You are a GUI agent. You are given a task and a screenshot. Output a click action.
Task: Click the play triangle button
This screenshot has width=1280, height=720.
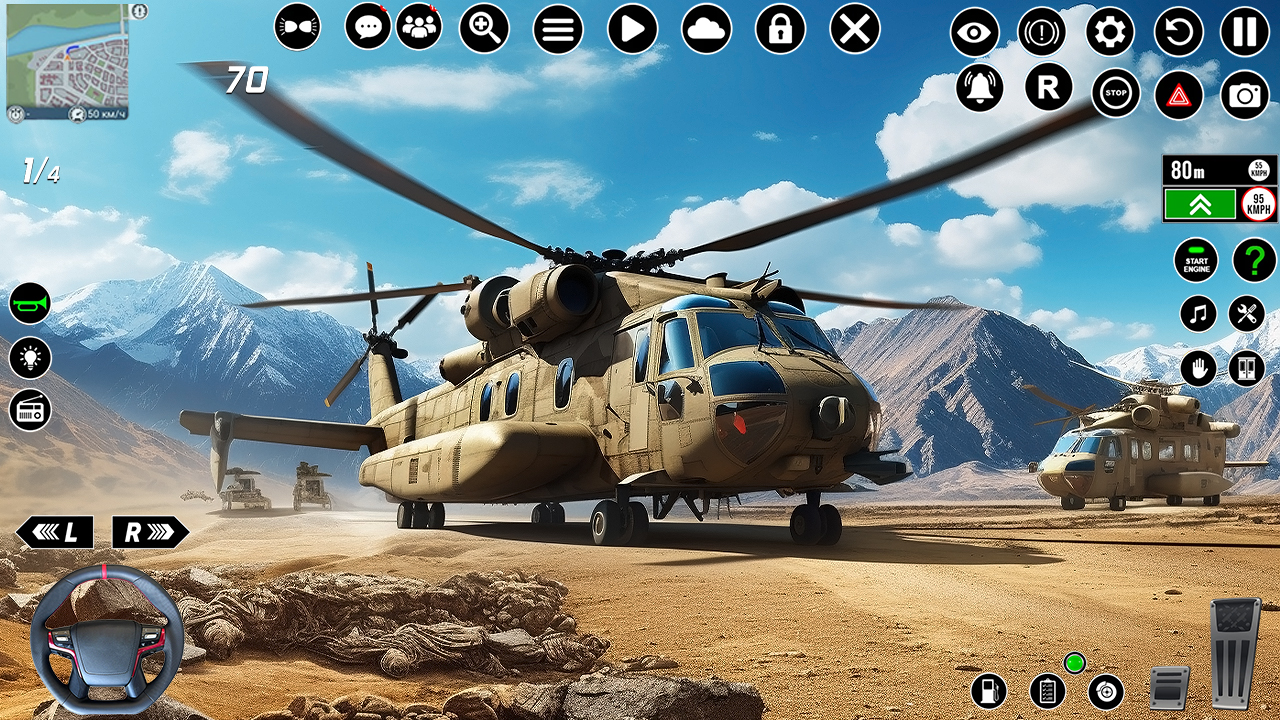(632, 29)
